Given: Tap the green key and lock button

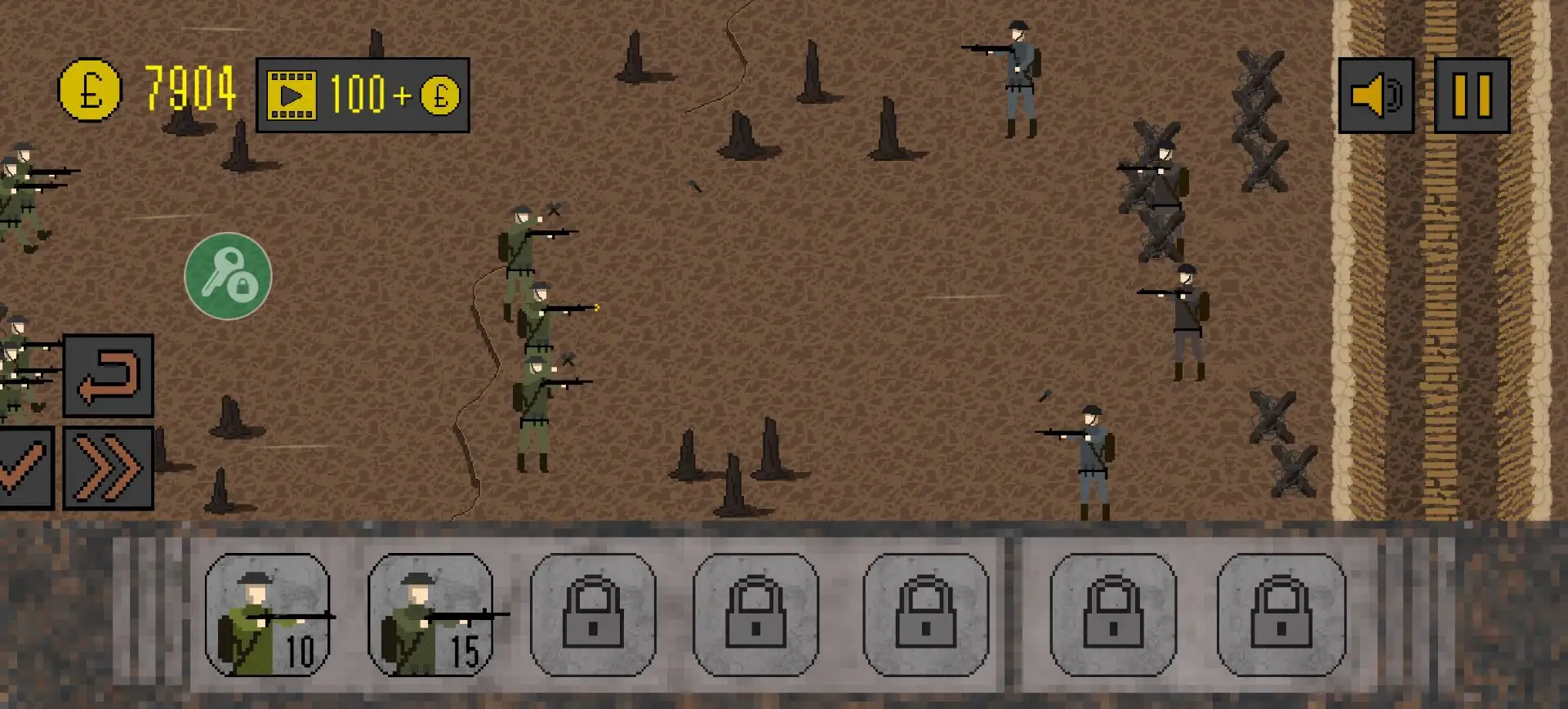Looking at the screenshot, I should (x=228, y=276).
